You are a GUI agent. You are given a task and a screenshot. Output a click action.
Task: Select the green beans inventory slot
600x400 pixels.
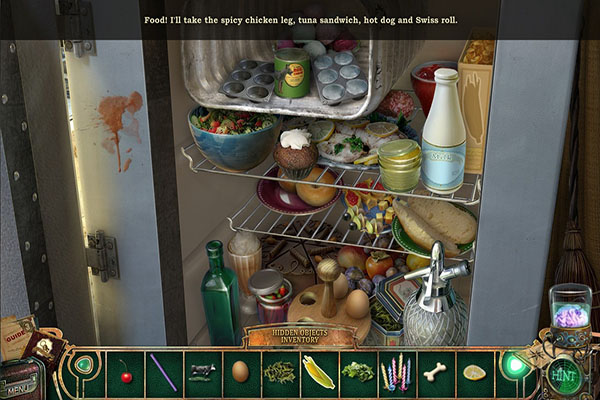click(x=279, y=373)
